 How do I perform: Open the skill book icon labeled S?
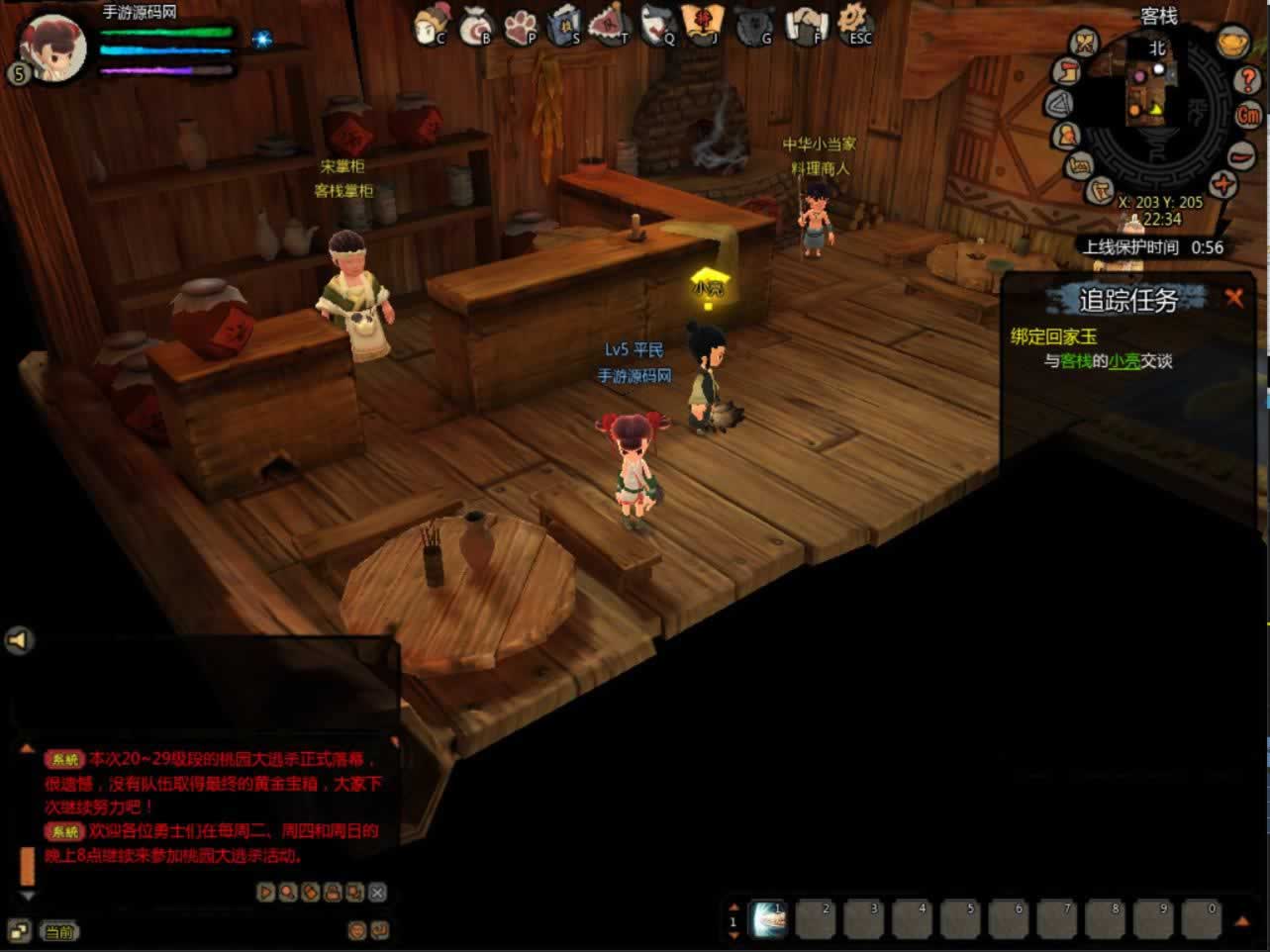click(565, 26)
